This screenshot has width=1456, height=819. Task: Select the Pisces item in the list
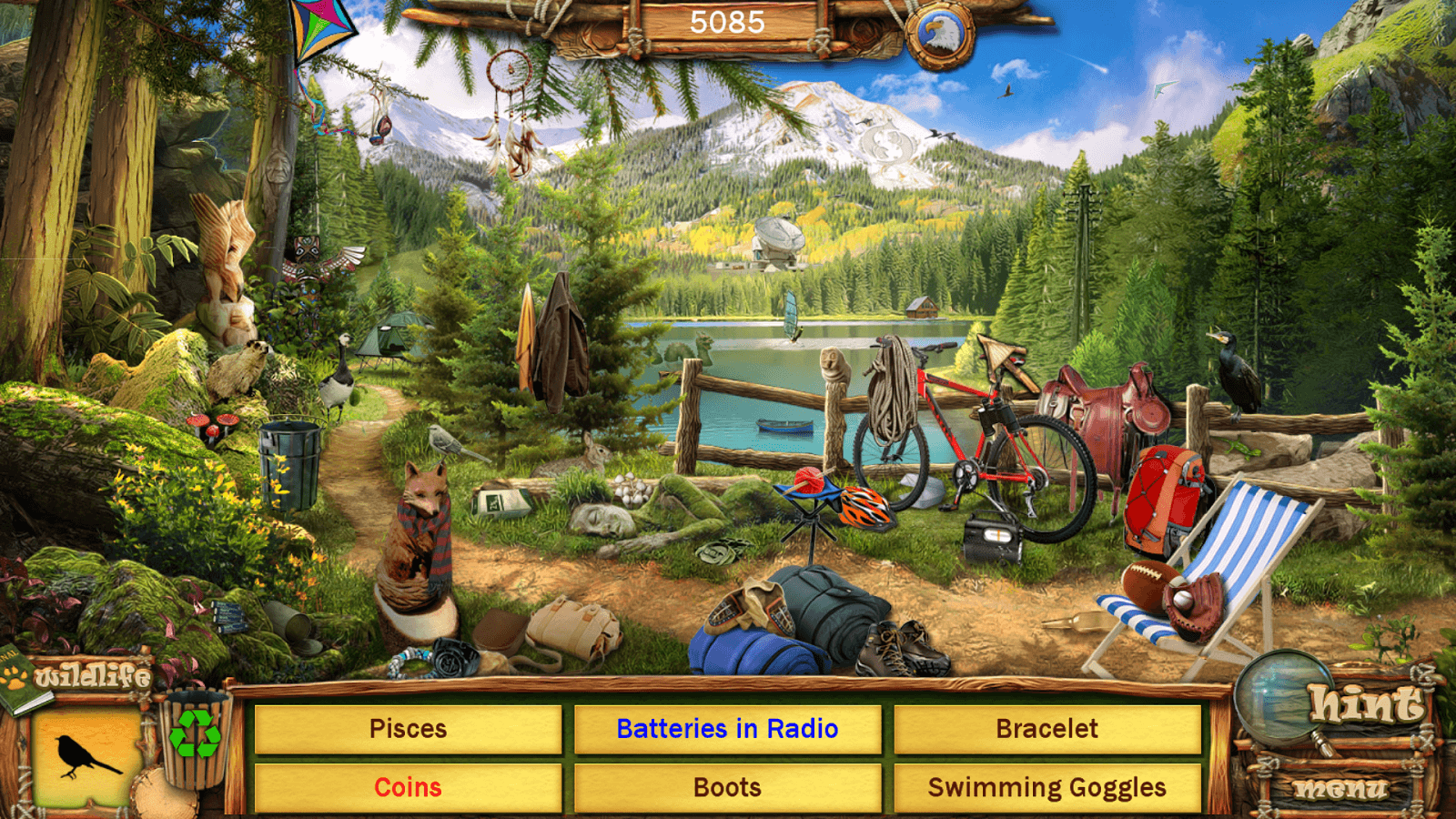(408, 729)
